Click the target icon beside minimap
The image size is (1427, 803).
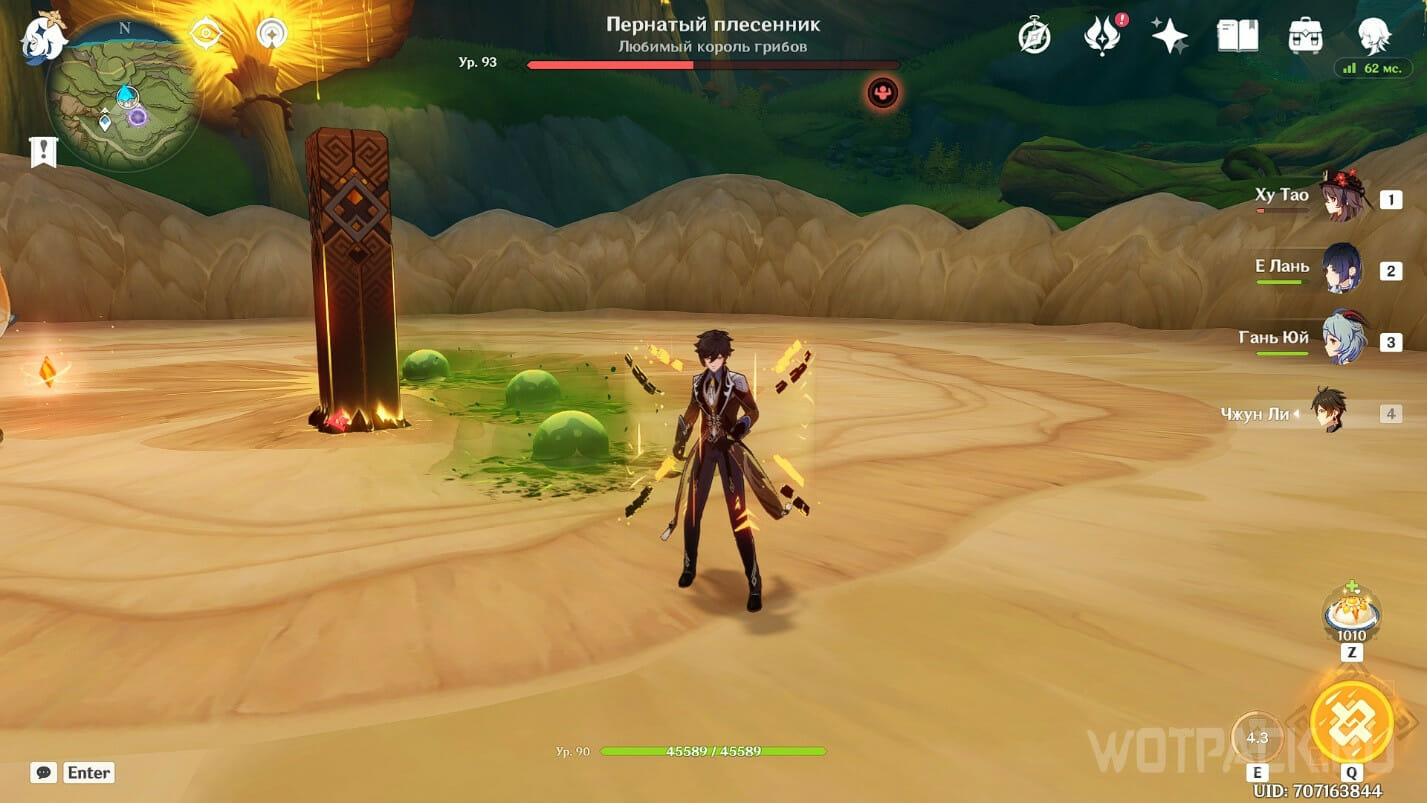click(x=206, y=34)
